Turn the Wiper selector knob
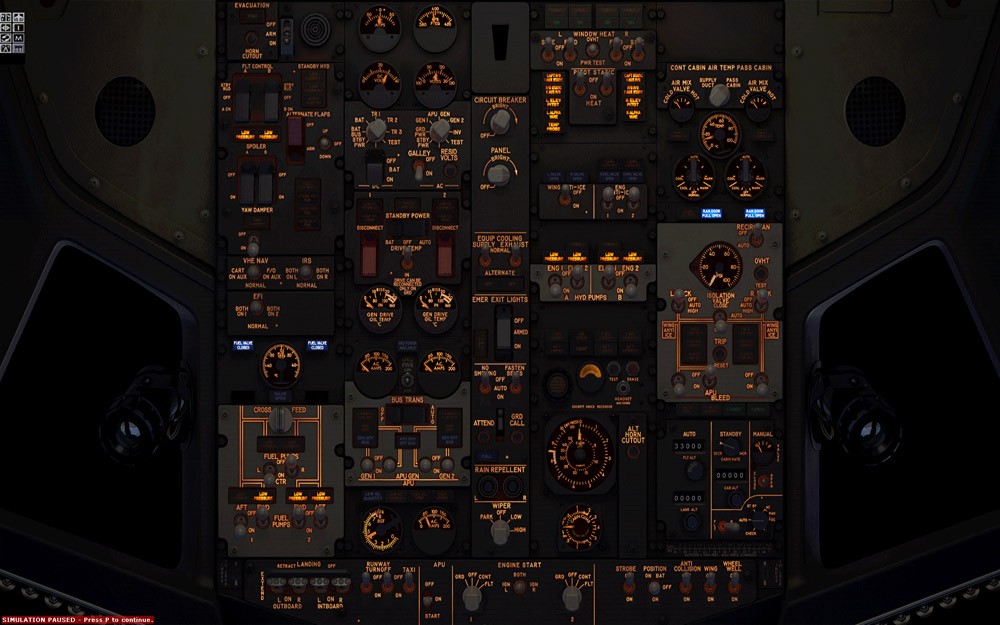The height and width of the screenshot is (625, 1000). [x=500, y=531]
